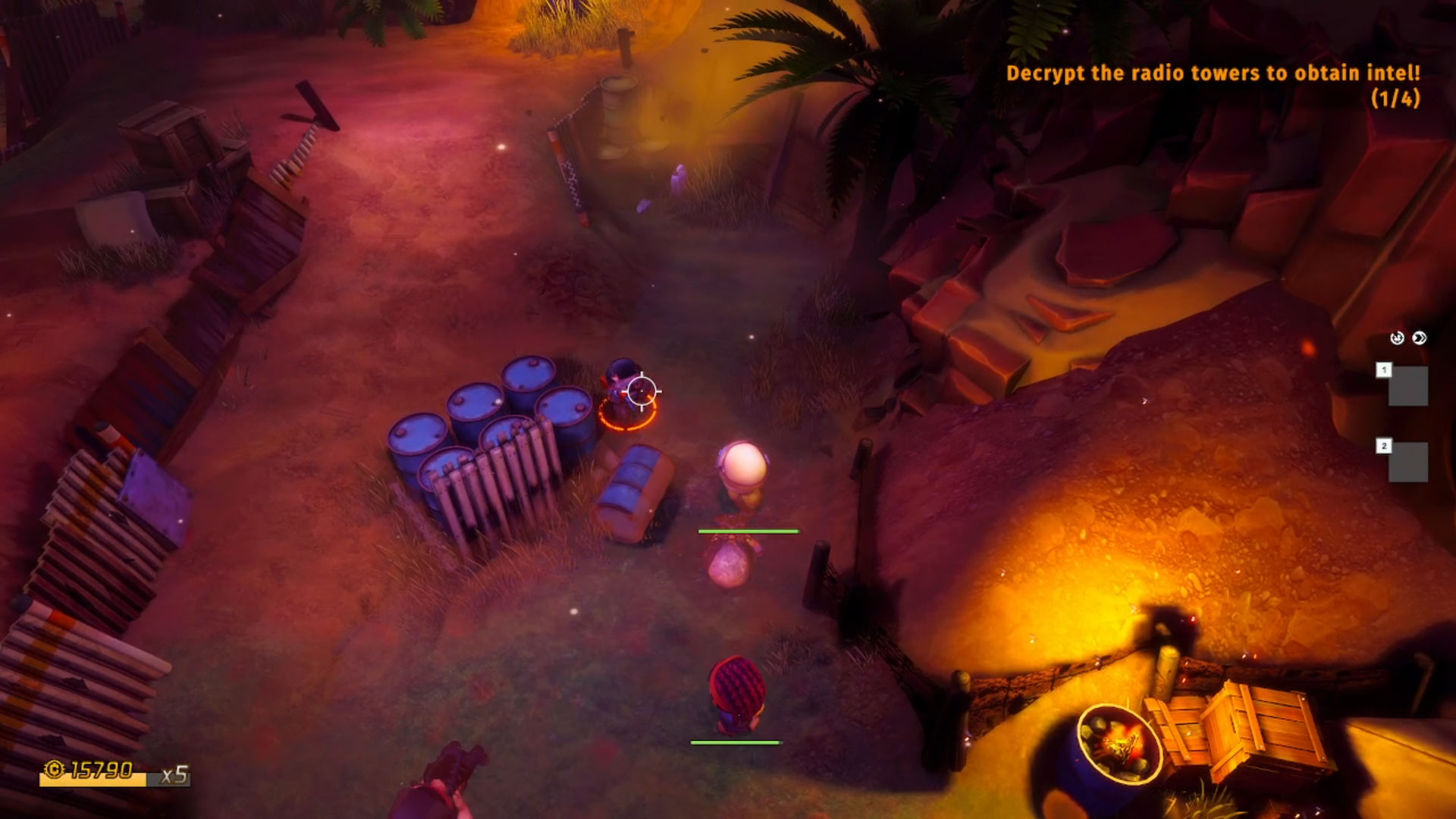Select the empty slot numbered 1
This screenshot has width=1456, height=819.
[x=1407, y=386]
